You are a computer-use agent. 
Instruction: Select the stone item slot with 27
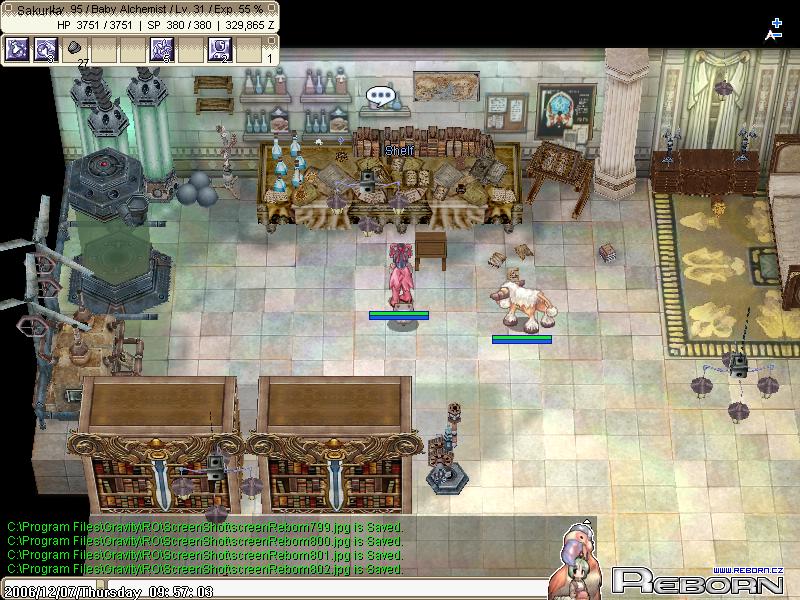pos(75,48)
